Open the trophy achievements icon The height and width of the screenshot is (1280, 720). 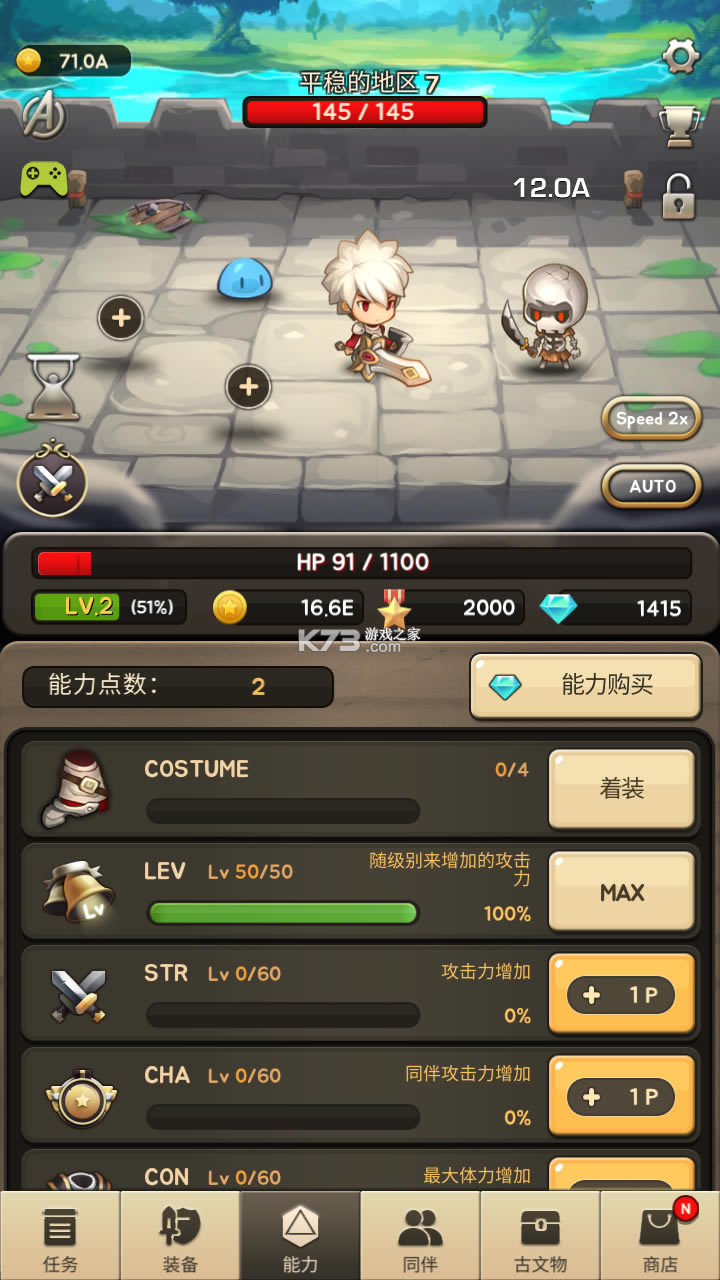click(678, 126)
